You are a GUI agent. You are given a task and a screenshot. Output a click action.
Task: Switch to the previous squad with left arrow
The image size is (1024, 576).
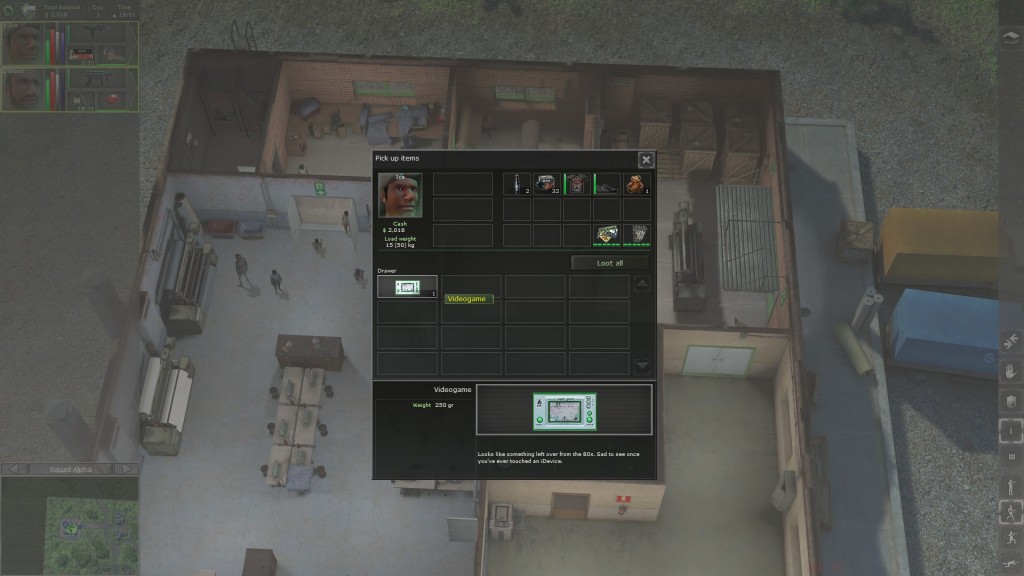pos(12,468)
